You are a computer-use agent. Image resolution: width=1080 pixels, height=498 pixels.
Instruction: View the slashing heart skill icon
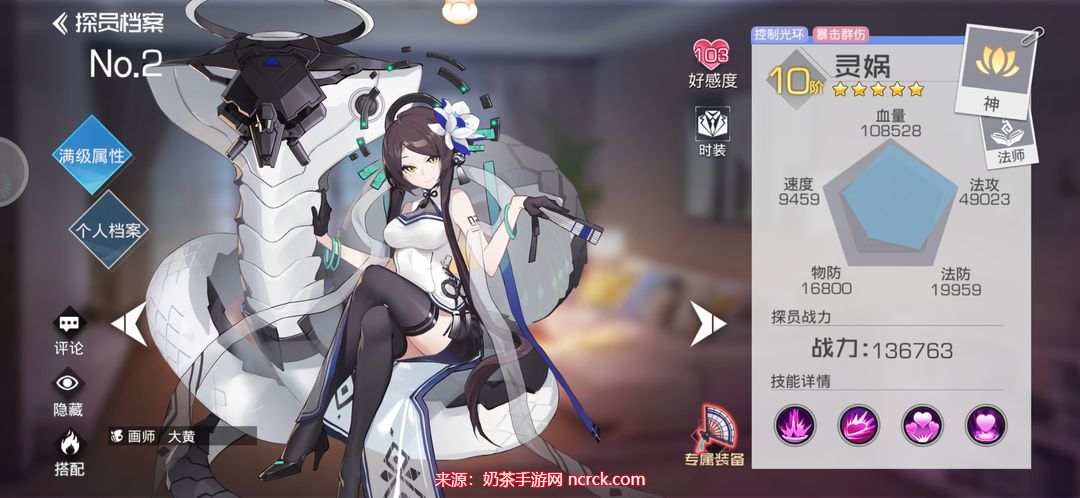[858, 425]
